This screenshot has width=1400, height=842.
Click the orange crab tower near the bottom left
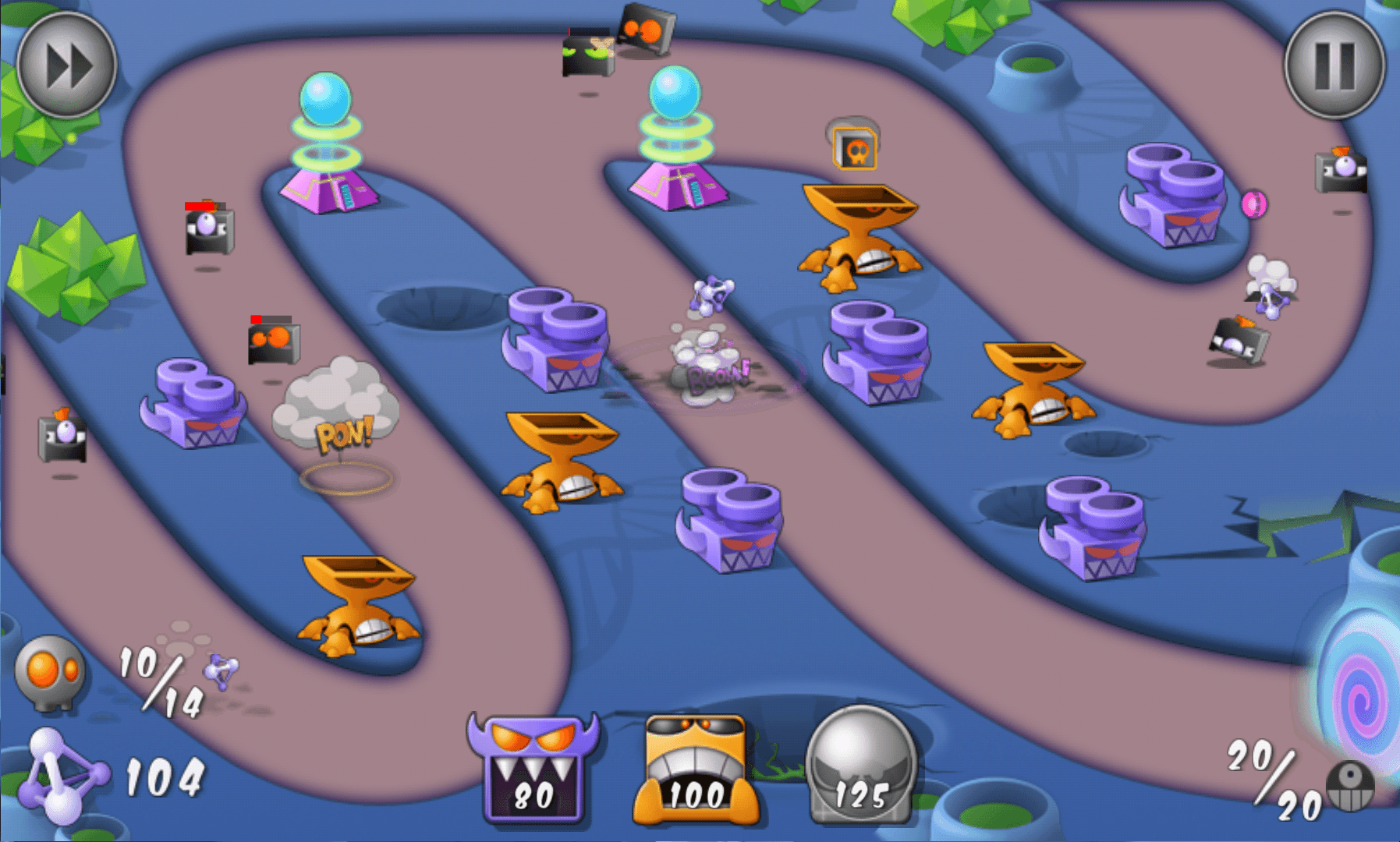tap(359, 604)
